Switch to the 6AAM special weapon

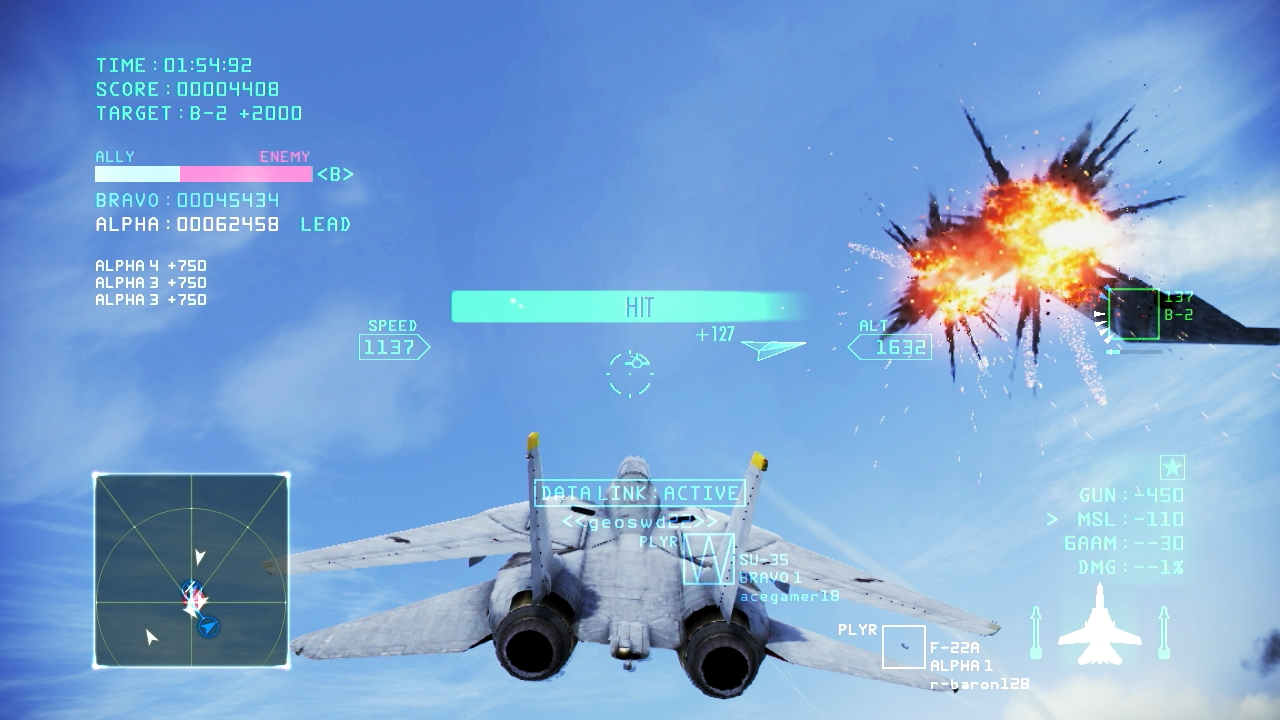tap(1123, 543)
